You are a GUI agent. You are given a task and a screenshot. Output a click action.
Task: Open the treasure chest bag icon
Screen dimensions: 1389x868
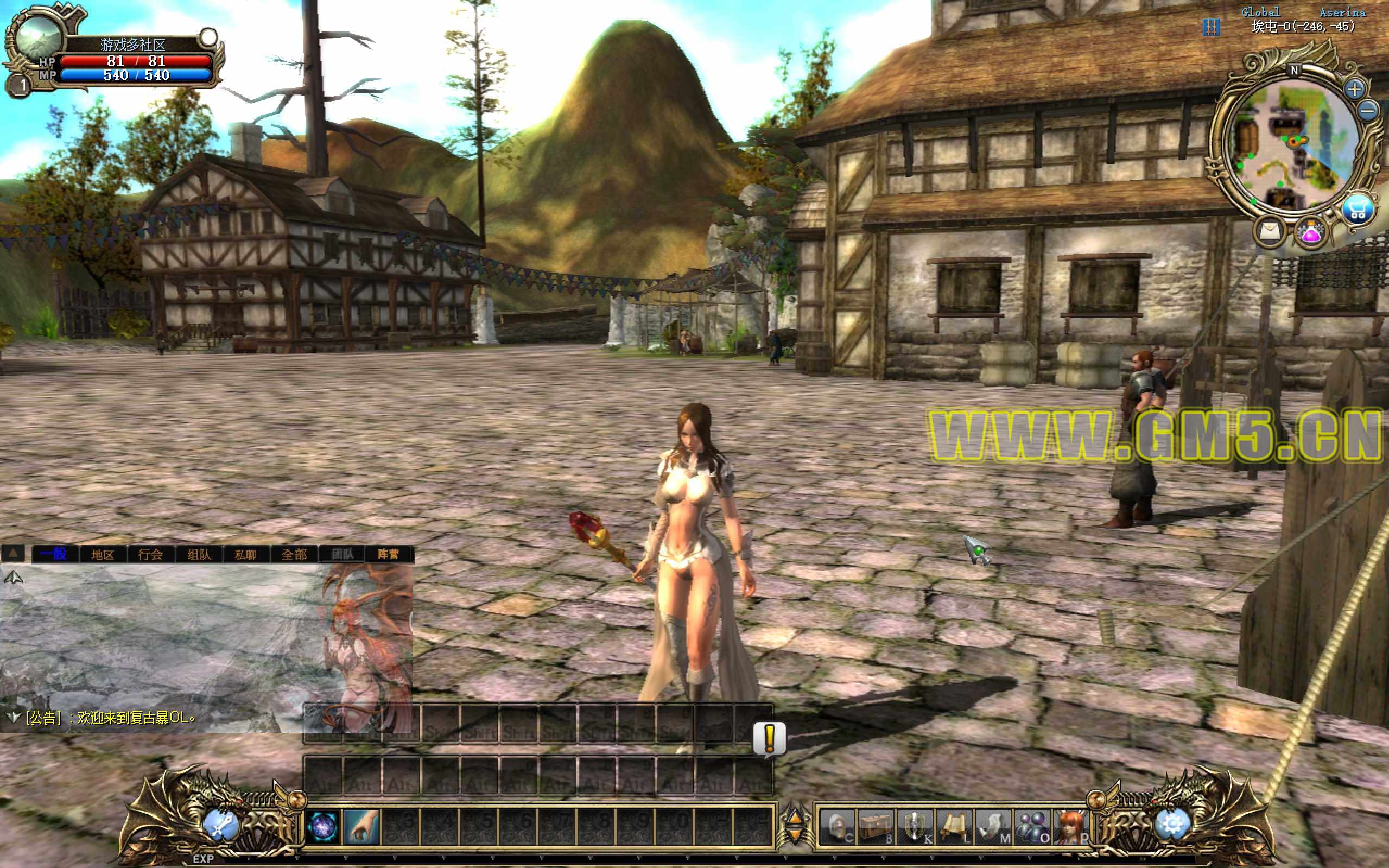point(876,827)
